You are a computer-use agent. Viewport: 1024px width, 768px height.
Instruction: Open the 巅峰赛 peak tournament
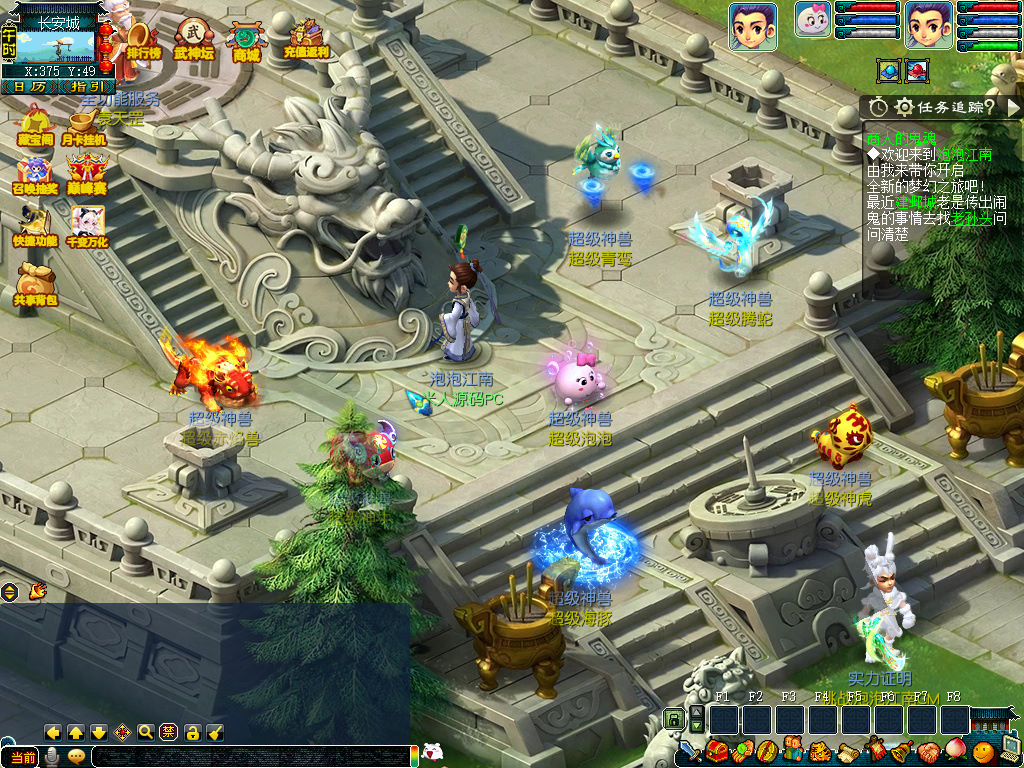point(86,174)
